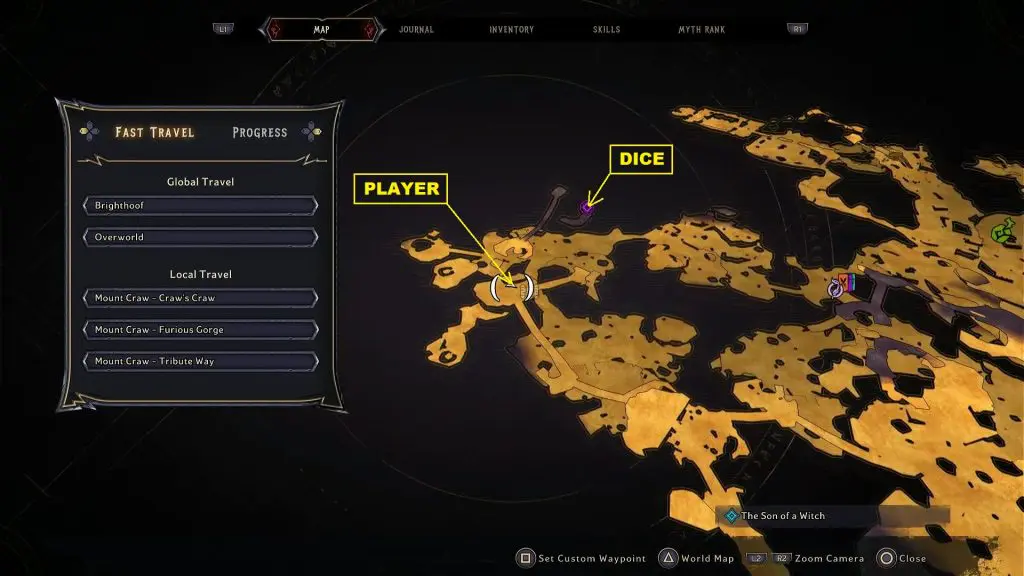Image resolution: width=1024 pixels, height=576 pixels.
Task: Select Mount Craw - Craw's Craw destination
Action: click(201, 298)
